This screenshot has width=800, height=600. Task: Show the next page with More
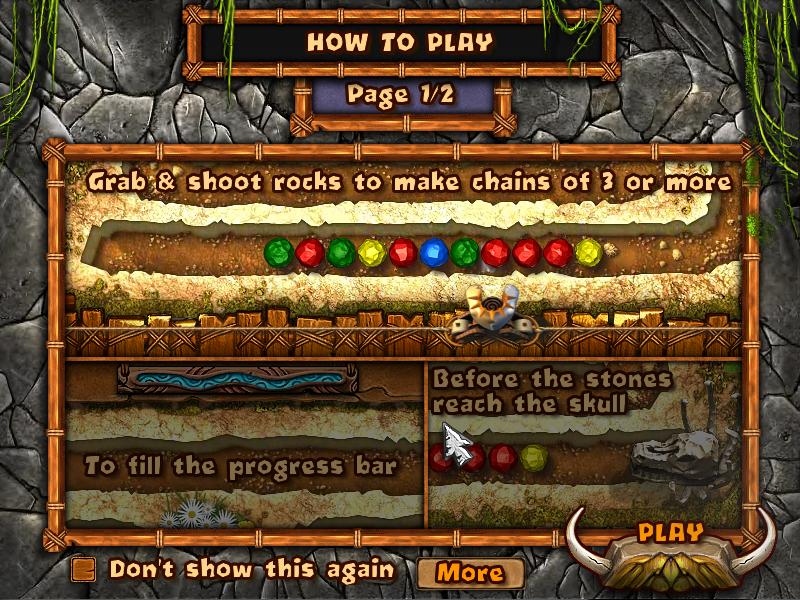[x=470, y=573]
